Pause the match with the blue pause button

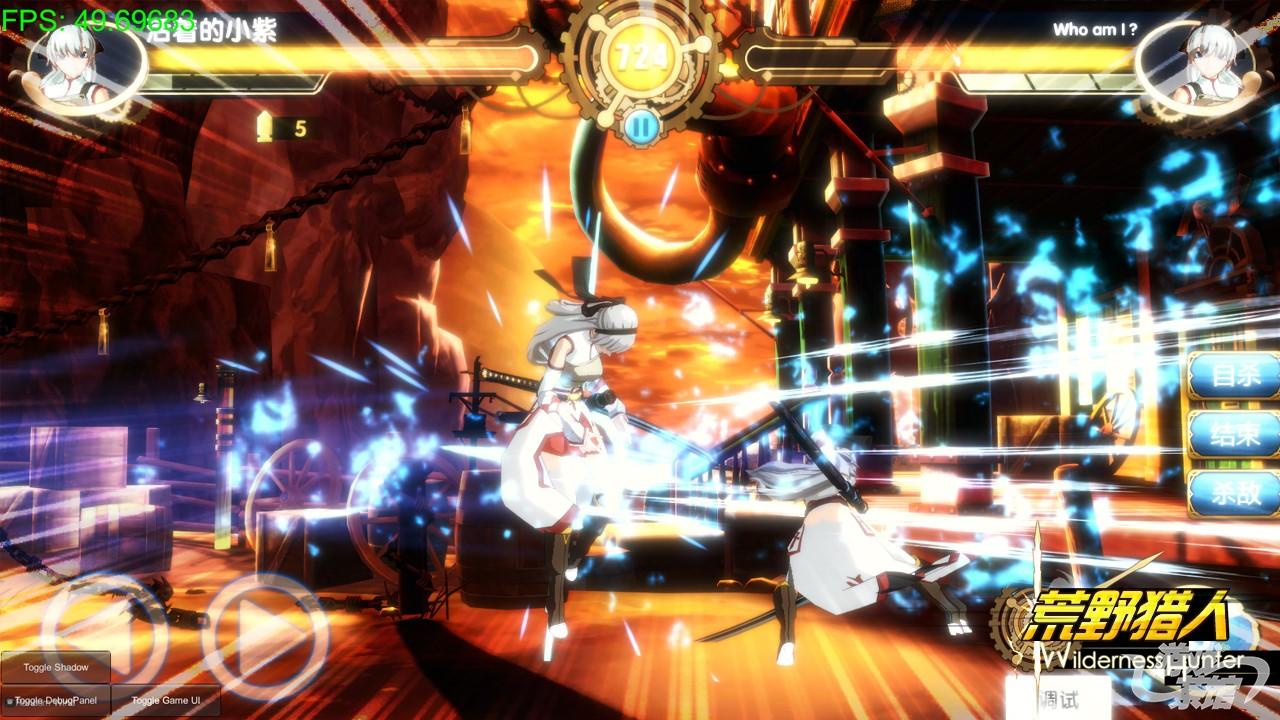click(x=642, y=126)
